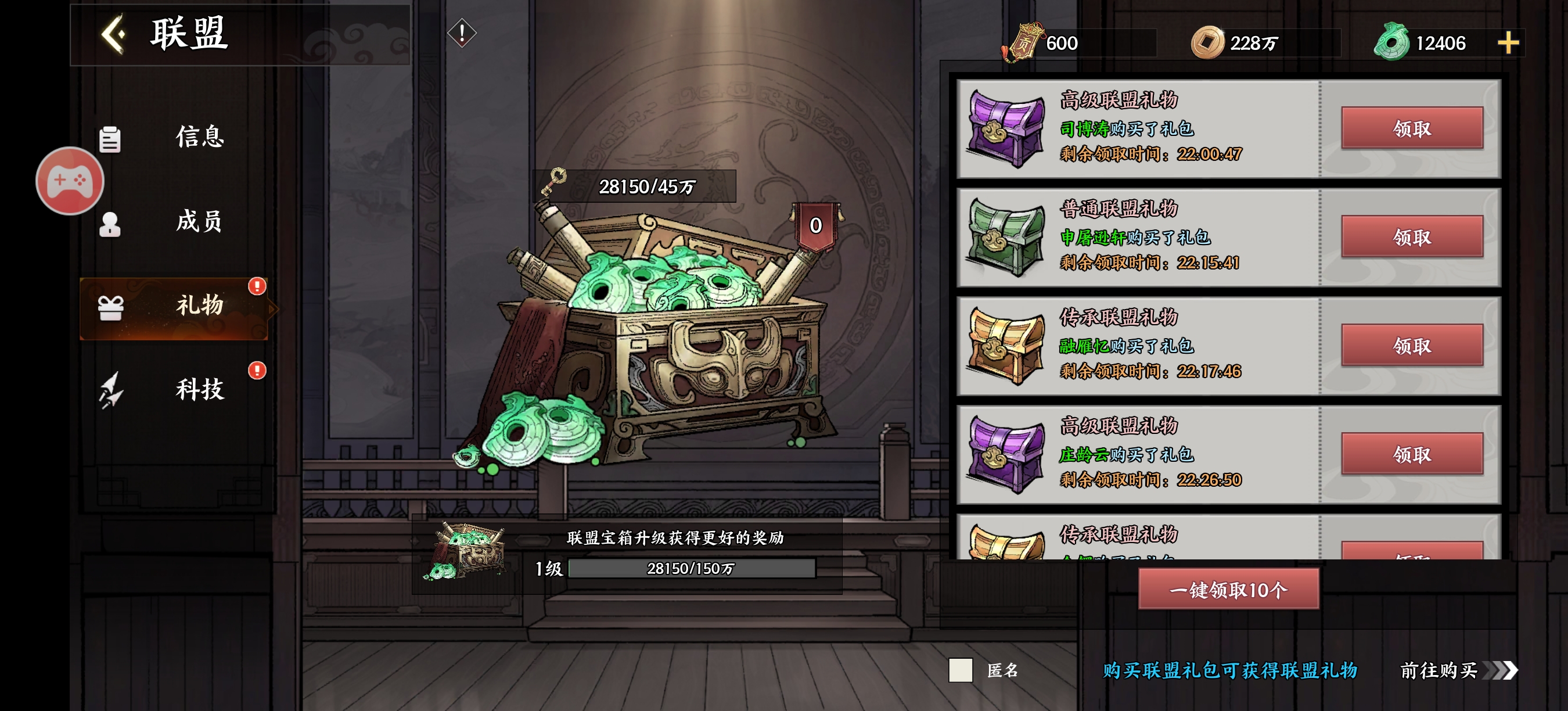Go back from the 联盟 screen
This screenshot has width=1568, height=711.
(x=114, y=34)
